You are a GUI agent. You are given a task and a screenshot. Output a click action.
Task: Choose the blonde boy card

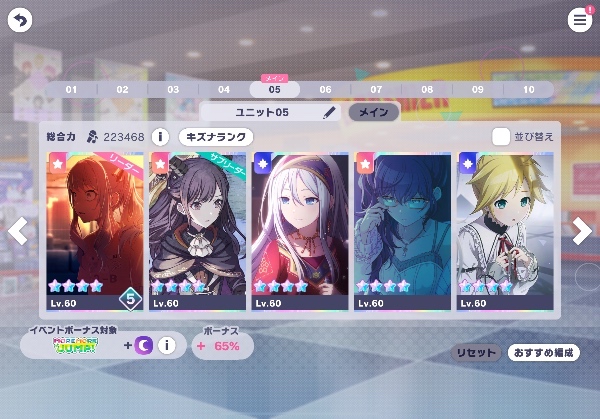pos(505,230)
